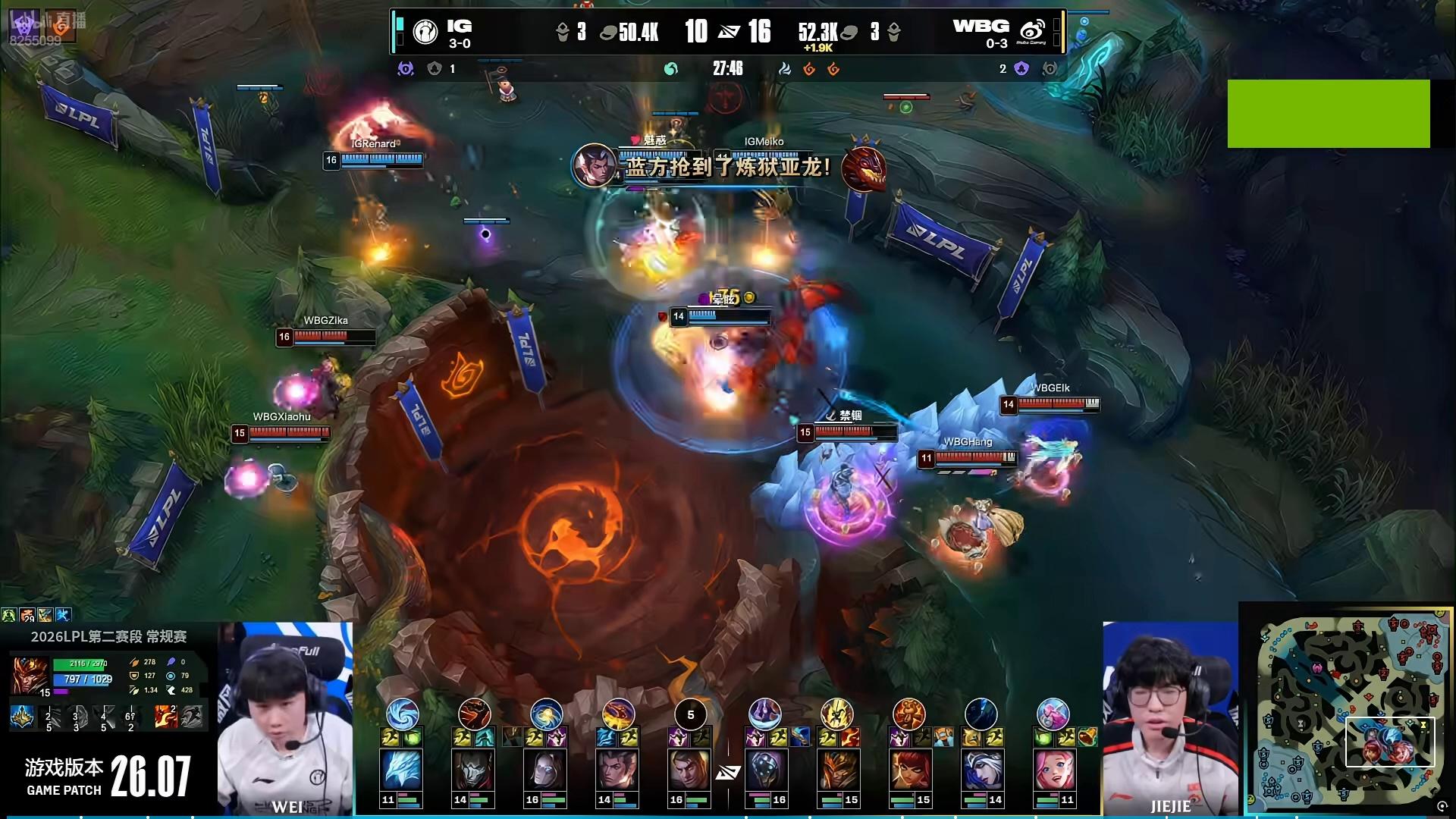Select Seraphine's portrait in the champion bar
This screenshot has height=819, width=1456.
[1053, 770]
